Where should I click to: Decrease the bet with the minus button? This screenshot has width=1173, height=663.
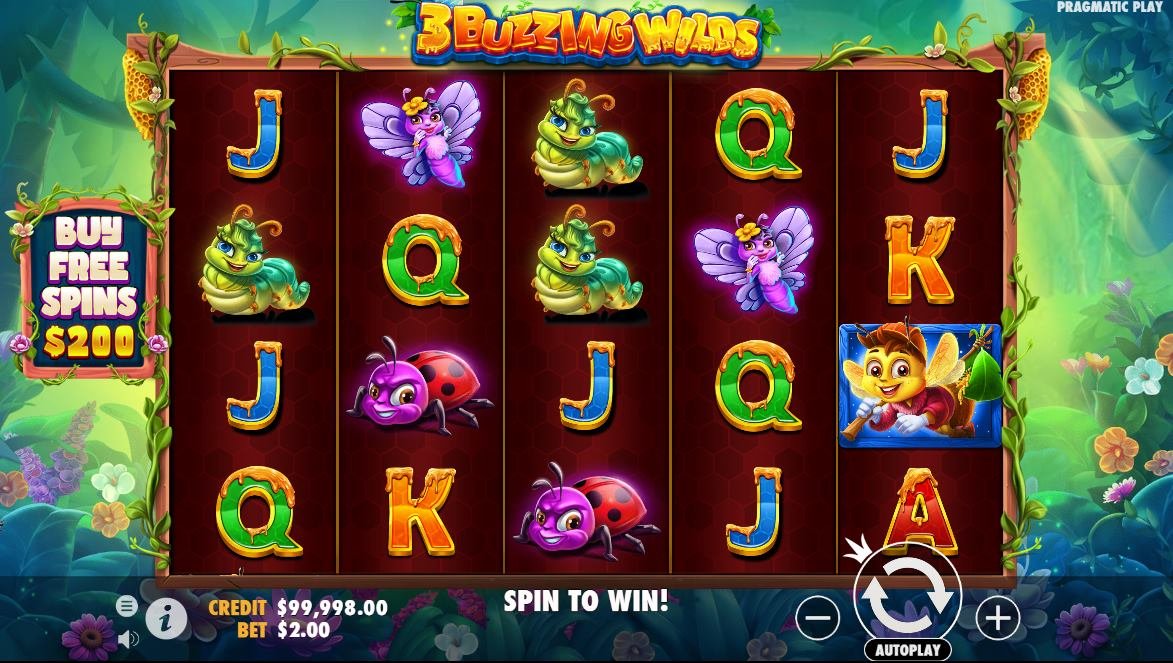click(818, 618)
